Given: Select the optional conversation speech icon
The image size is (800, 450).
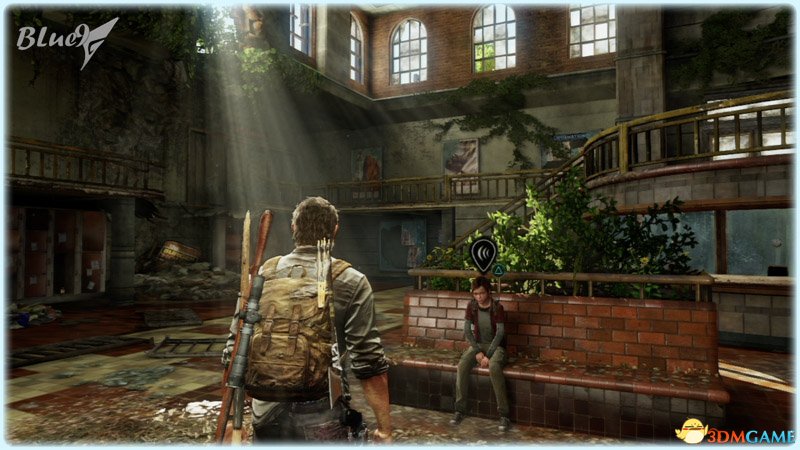Looking at the screenshot, I should pyautogui.click(x=484, y=253).
